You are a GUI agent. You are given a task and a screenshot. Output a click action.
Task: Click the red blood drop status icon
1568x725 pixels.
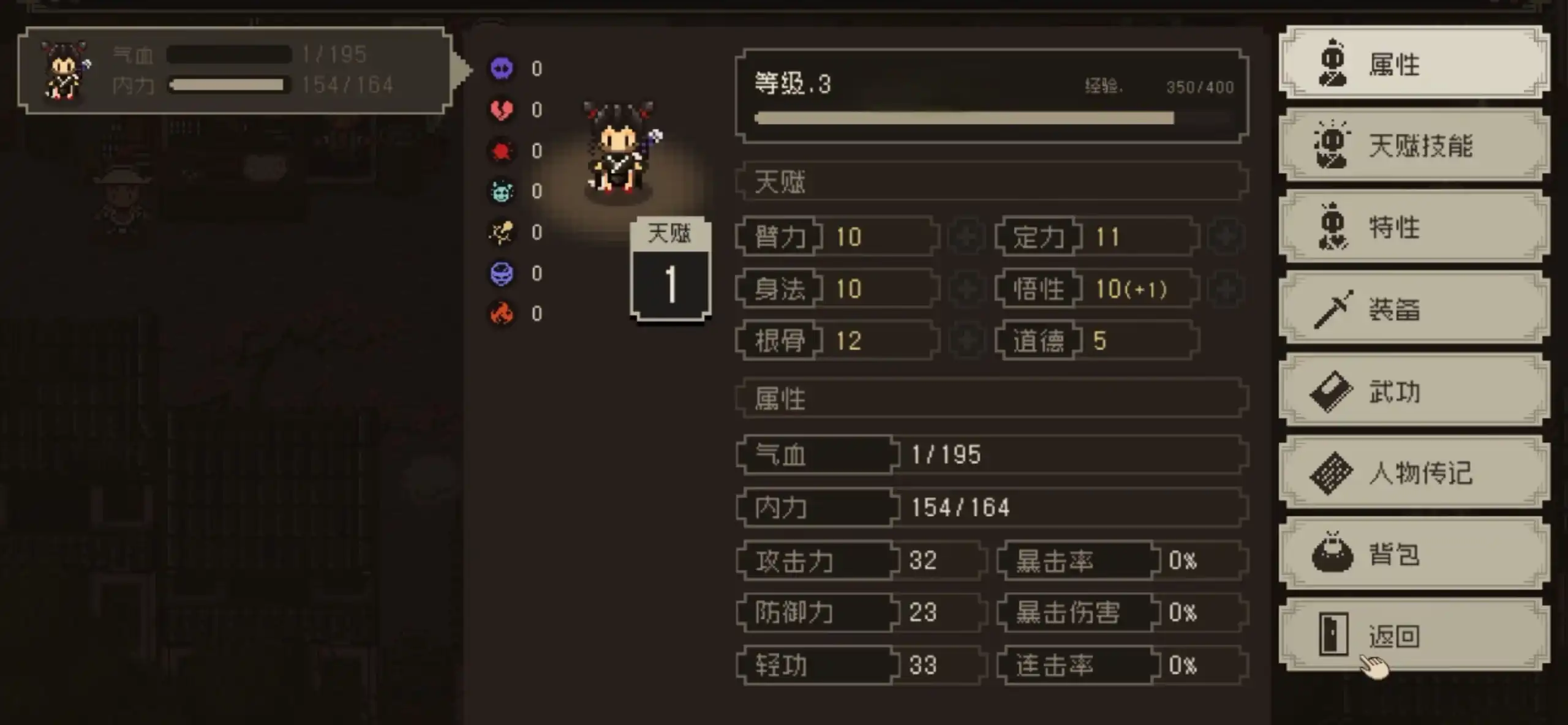[x=502, y=151]
